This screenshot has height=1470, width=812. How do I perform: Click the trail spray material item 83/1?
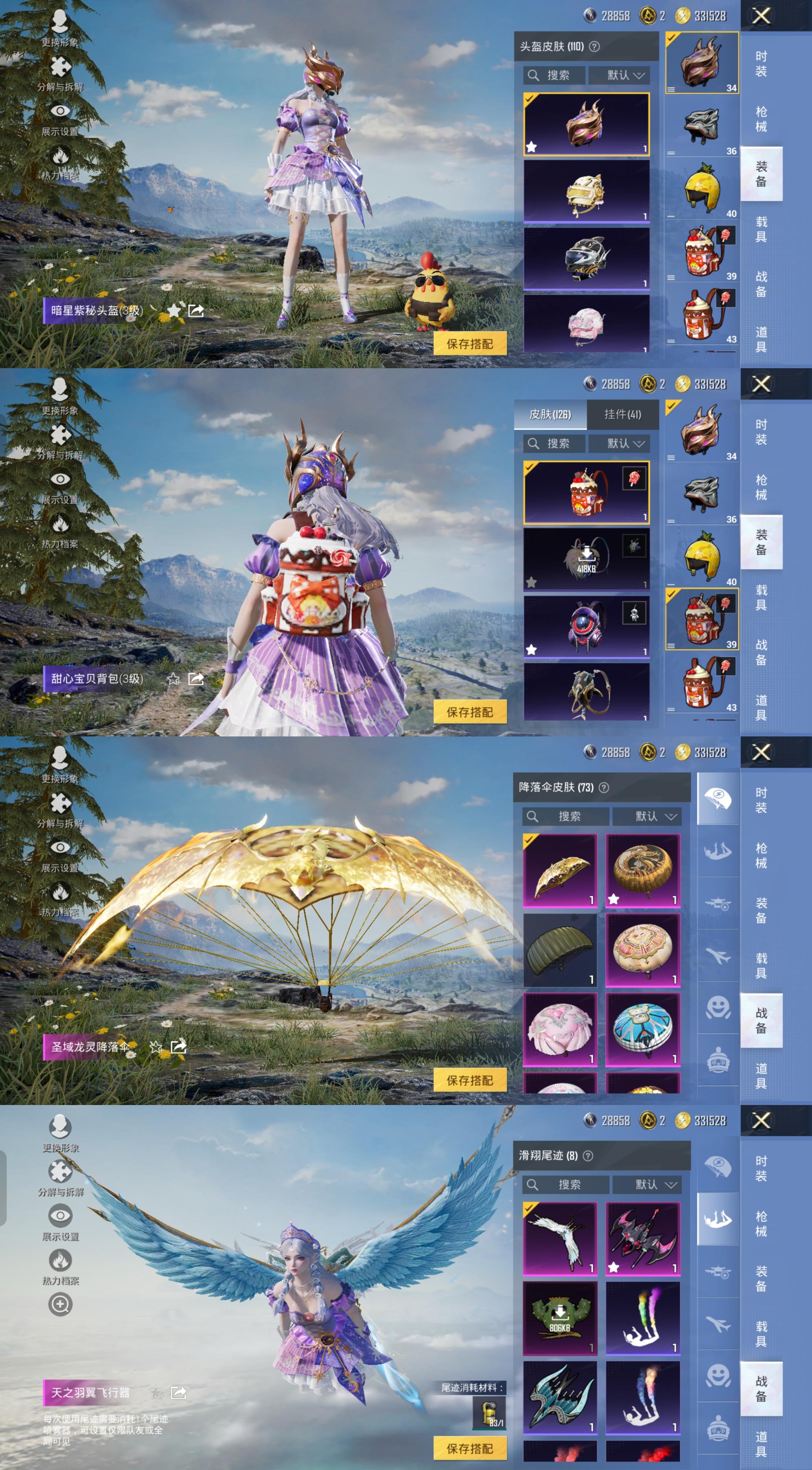[489, 1412]
